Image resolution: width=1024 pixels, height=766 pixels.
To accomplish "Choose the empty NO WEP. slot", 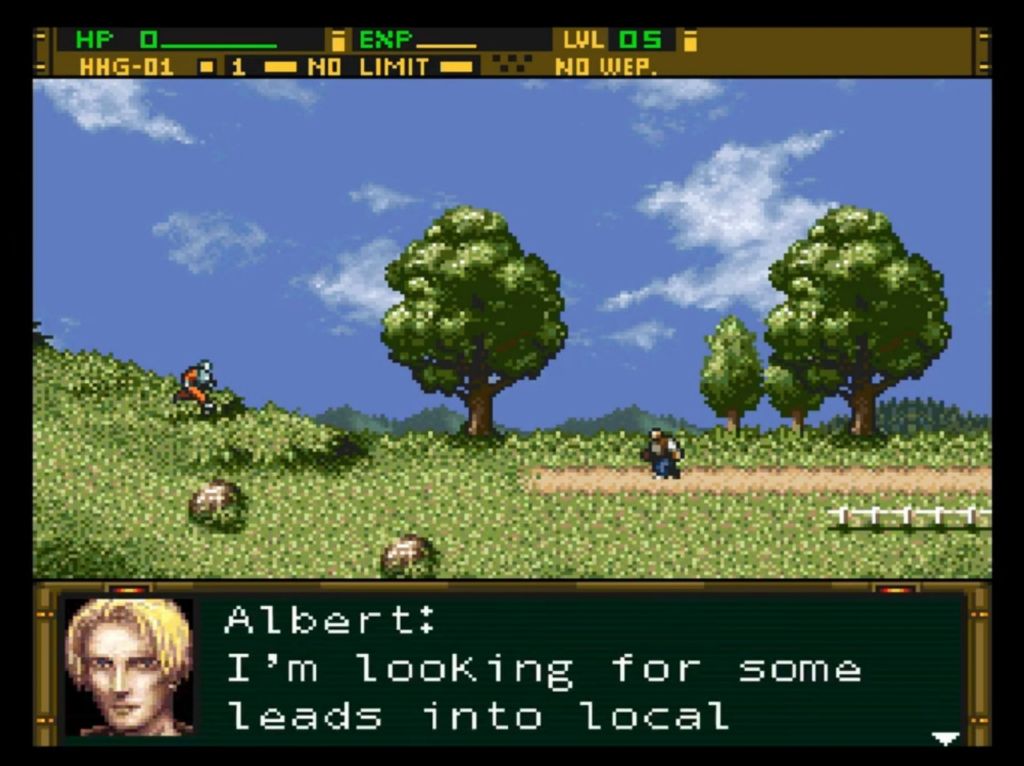I will 605,67.
